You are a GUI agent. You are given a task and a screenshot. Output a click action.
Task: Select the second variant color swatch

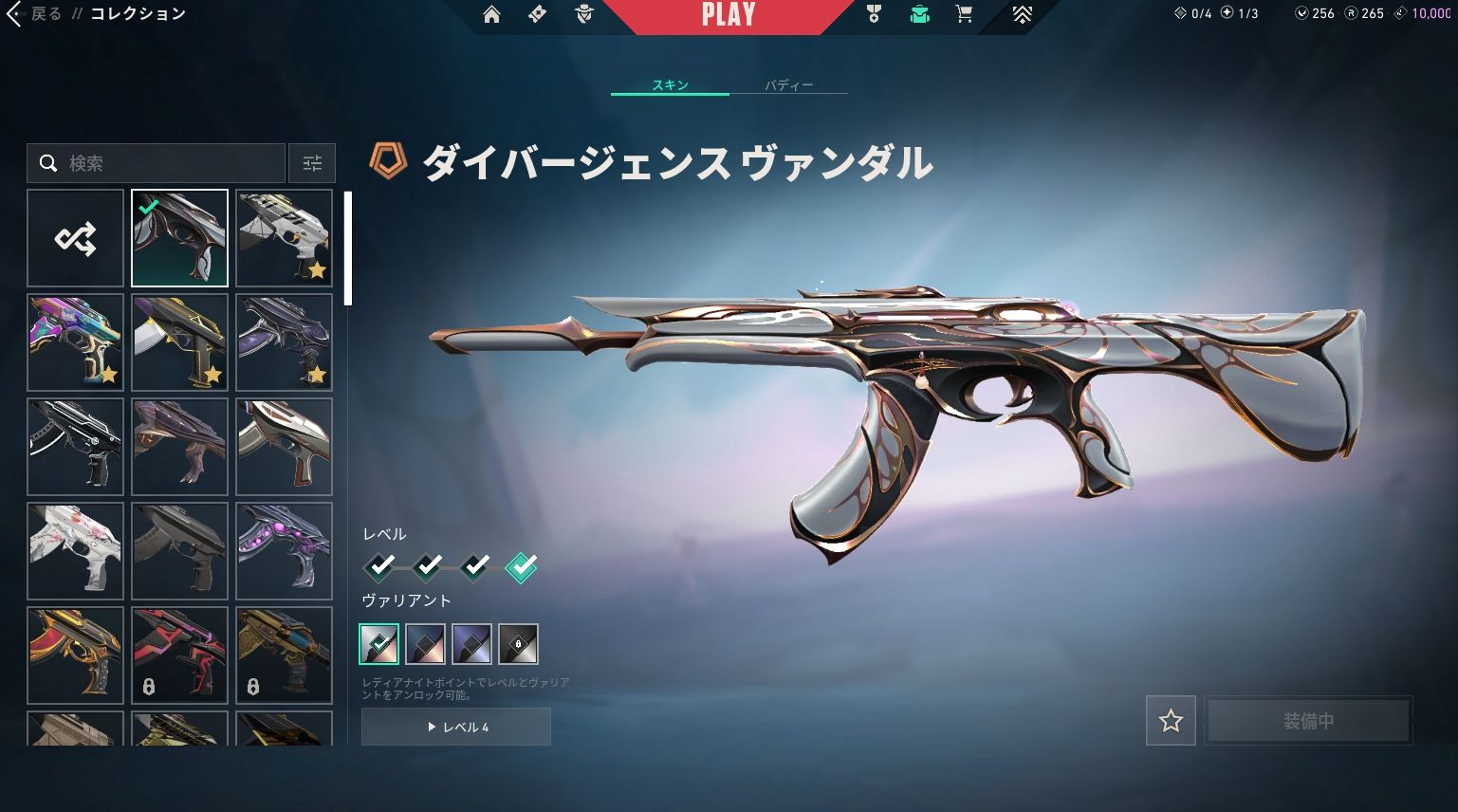coord(425,644)
